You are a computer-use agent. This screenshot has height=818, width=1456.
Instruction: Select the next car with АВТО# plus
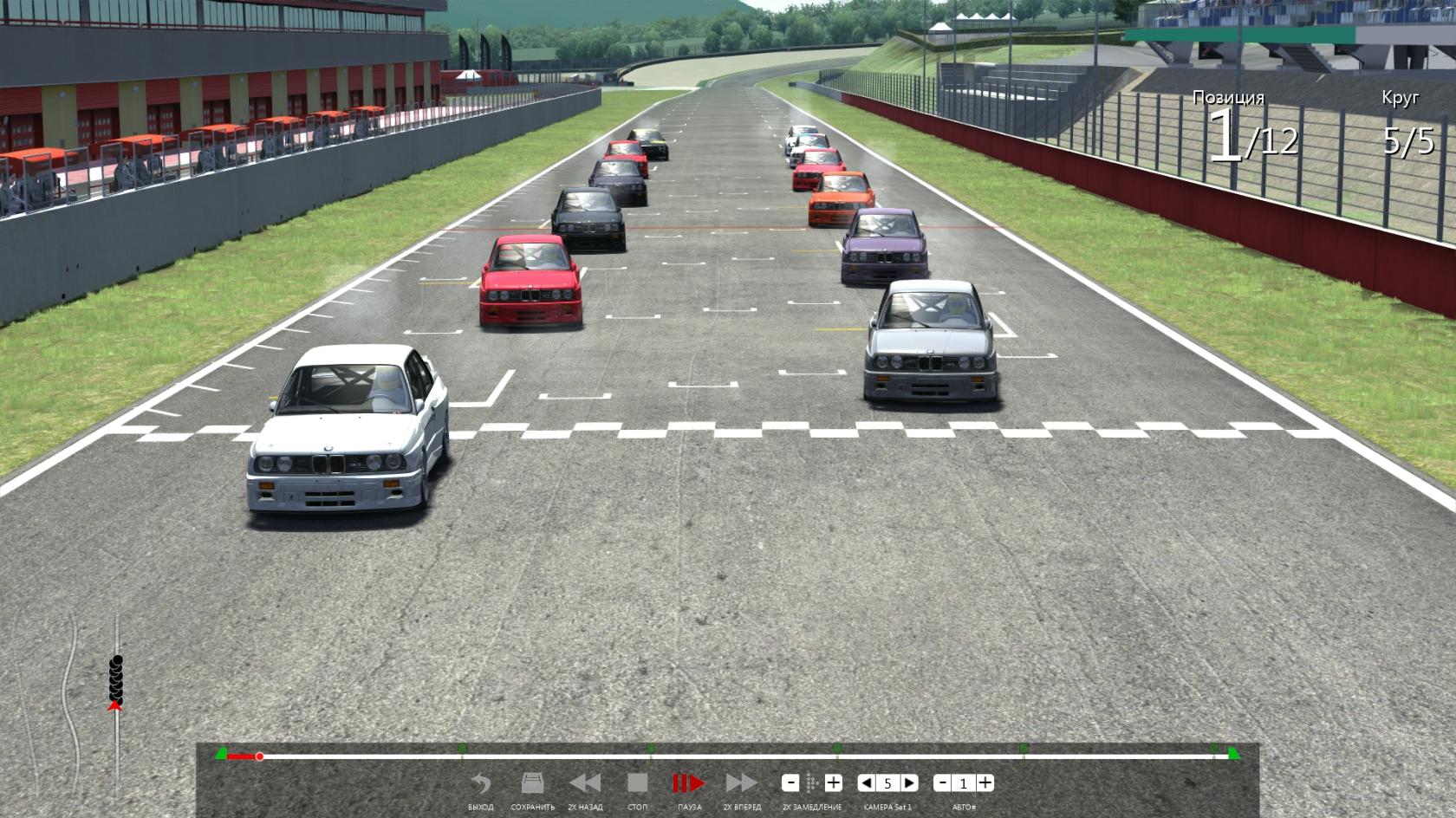tap(985, 783)
